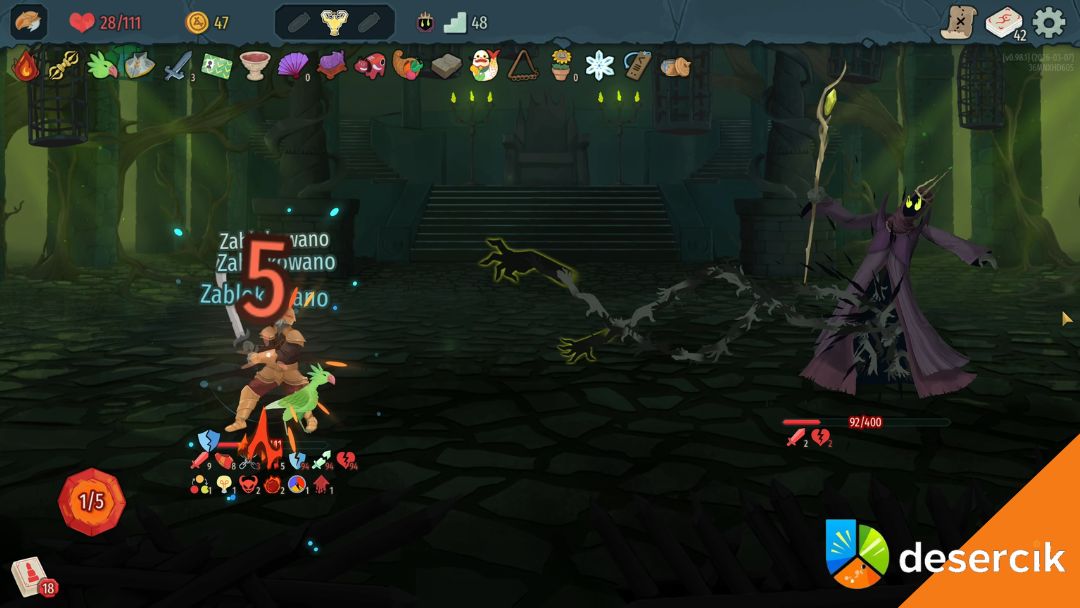Inspect the wooden triangle relic

click(522, 66)
